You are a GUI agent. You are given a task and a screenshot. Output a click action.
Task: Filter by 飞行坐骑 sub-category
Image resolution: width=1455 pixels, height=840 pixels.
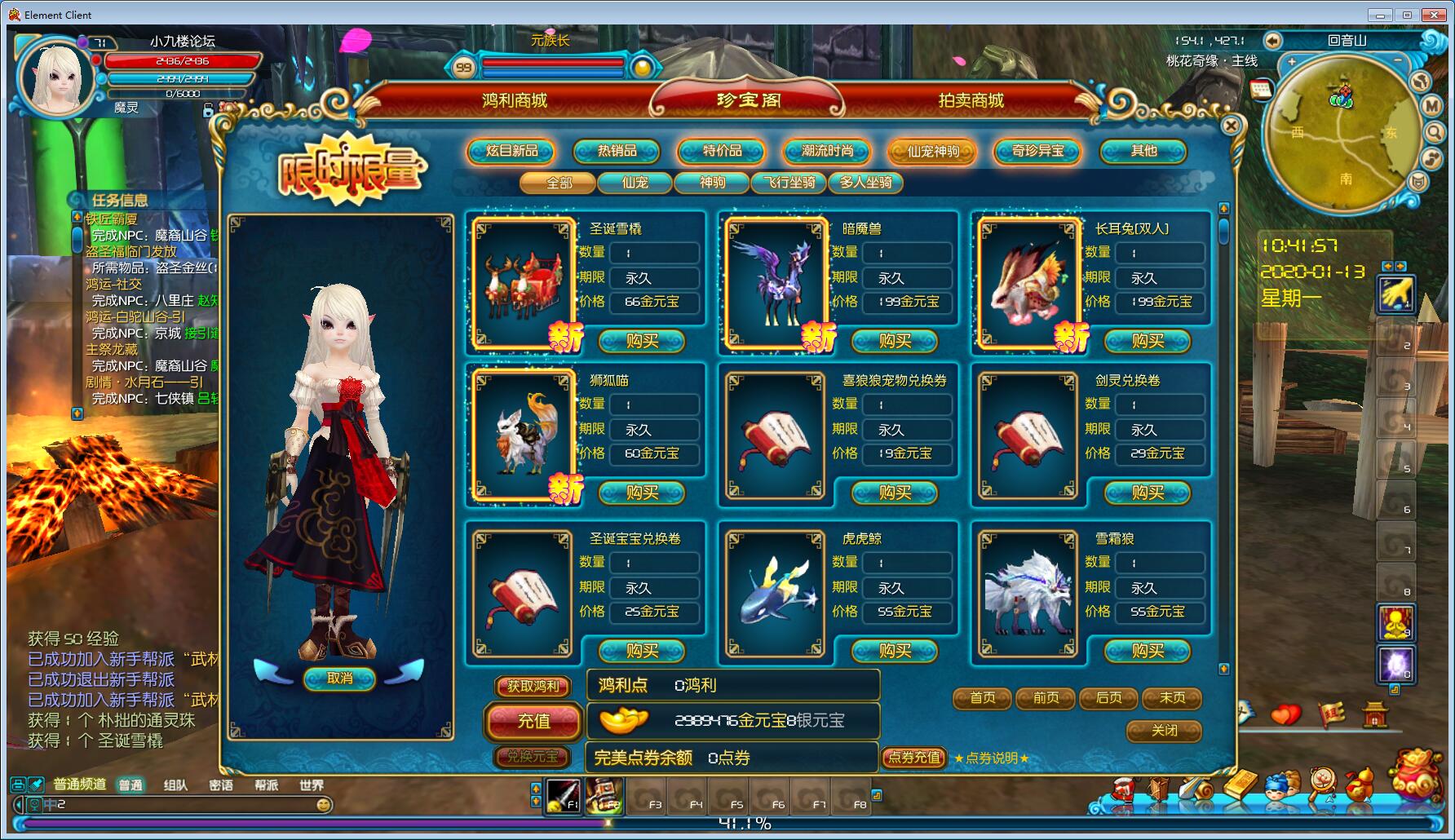(789, 183)
